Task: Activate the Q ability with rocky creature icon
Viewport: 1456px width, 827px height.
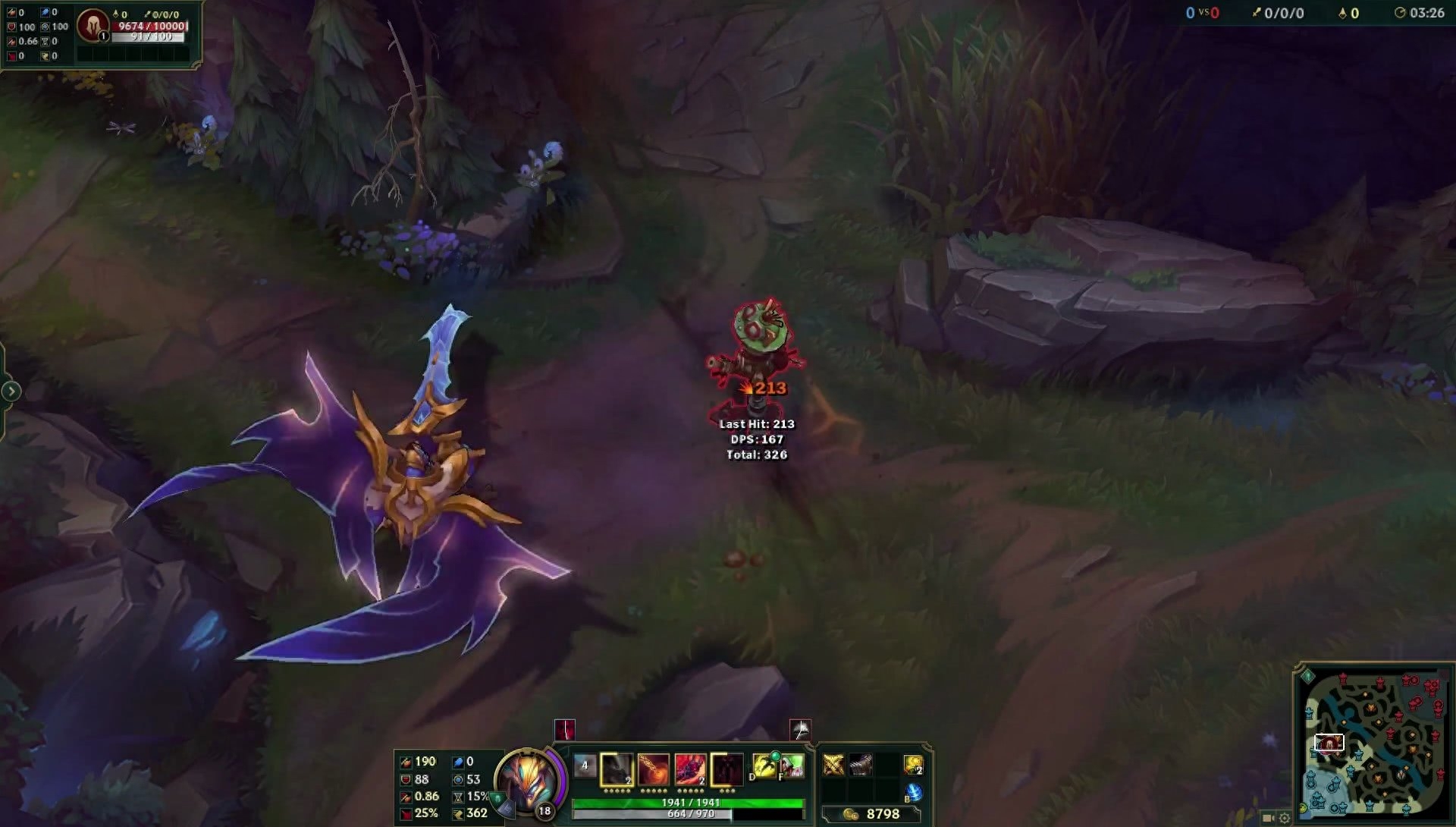Action: click(617, 769)
